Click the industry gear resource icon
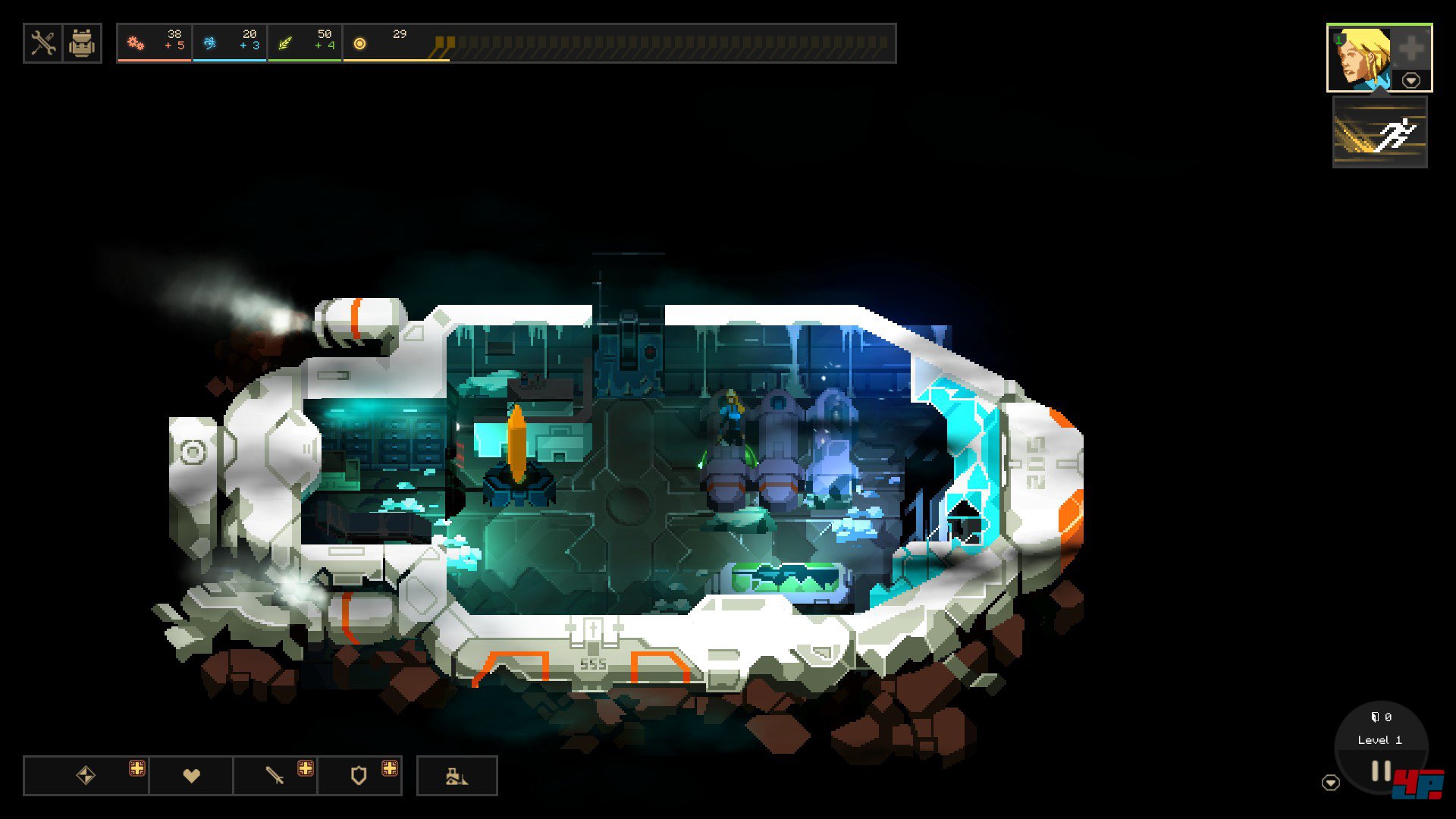Image resolution: width=1456 pixels, height=819 pixels. [136, 43]
